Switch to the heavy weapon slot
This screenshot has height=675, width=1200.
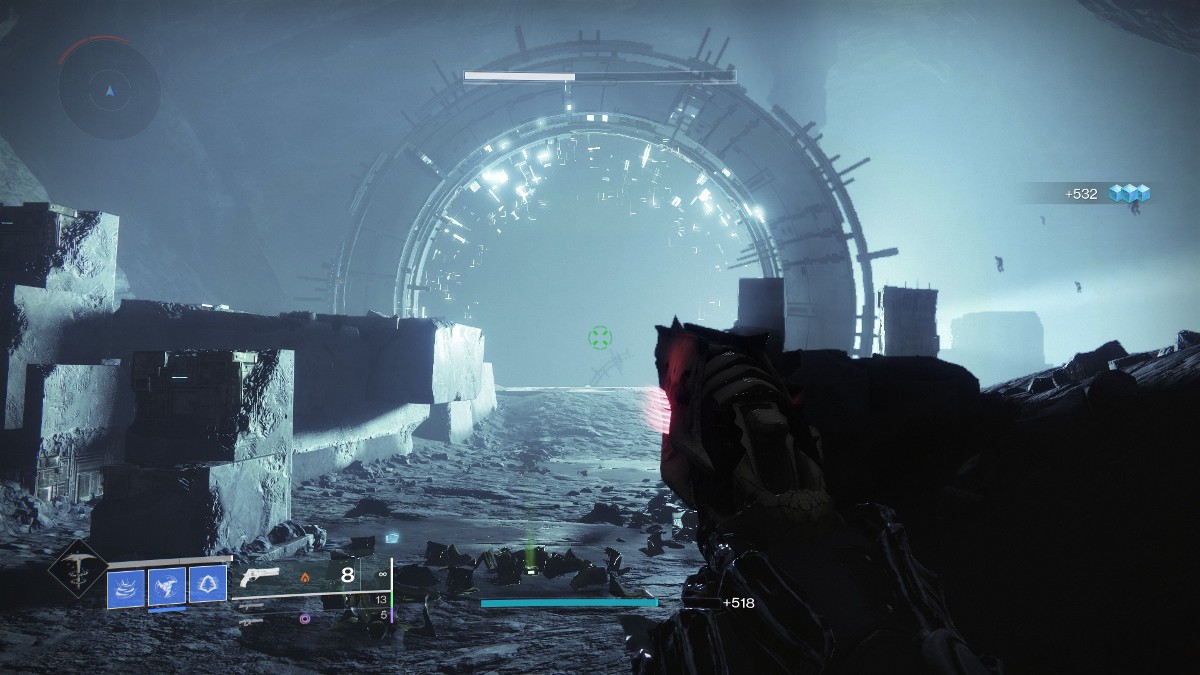point(255,619)
